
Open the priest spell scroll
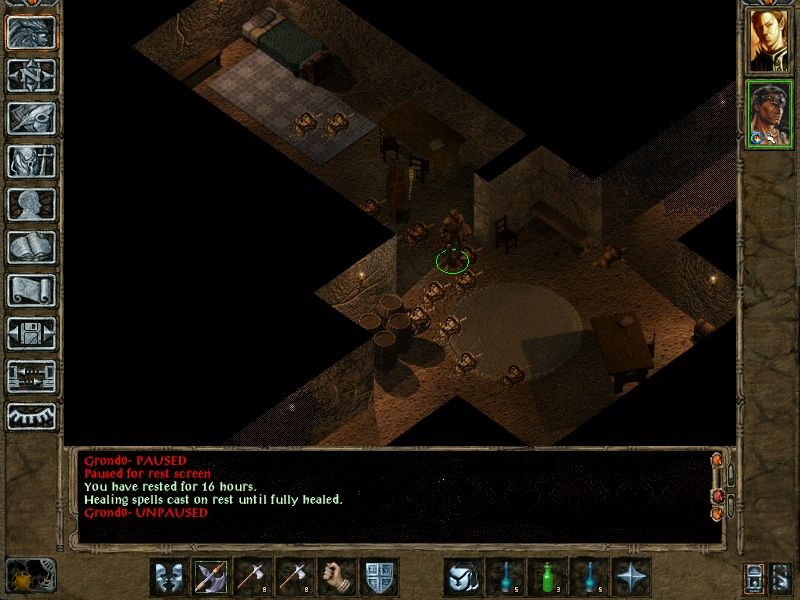pyautogui.click(x=31, y=290)
